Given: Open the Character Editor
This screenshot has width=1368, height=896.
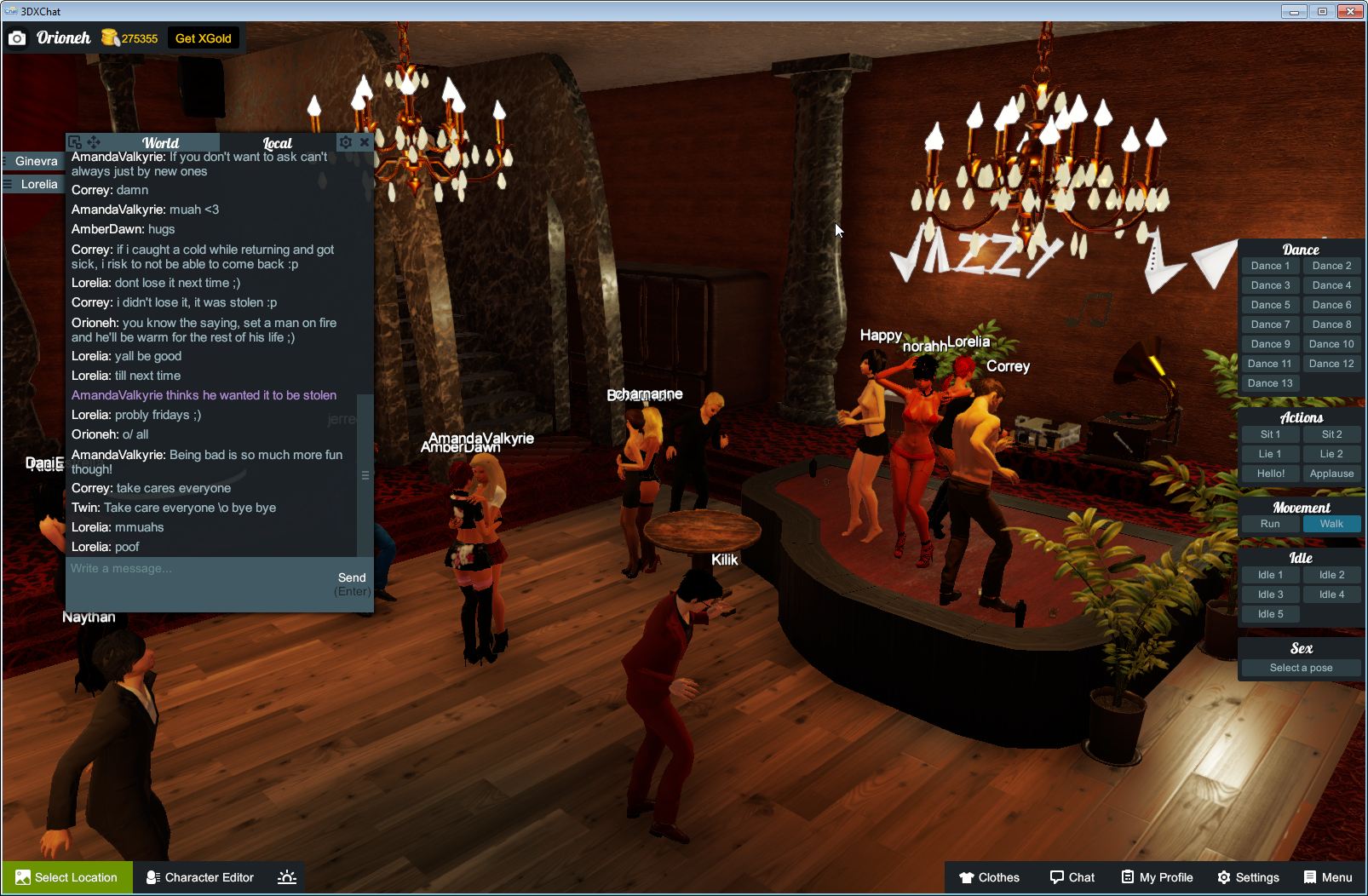Looking at the screenshot, I should coord(199,877).
